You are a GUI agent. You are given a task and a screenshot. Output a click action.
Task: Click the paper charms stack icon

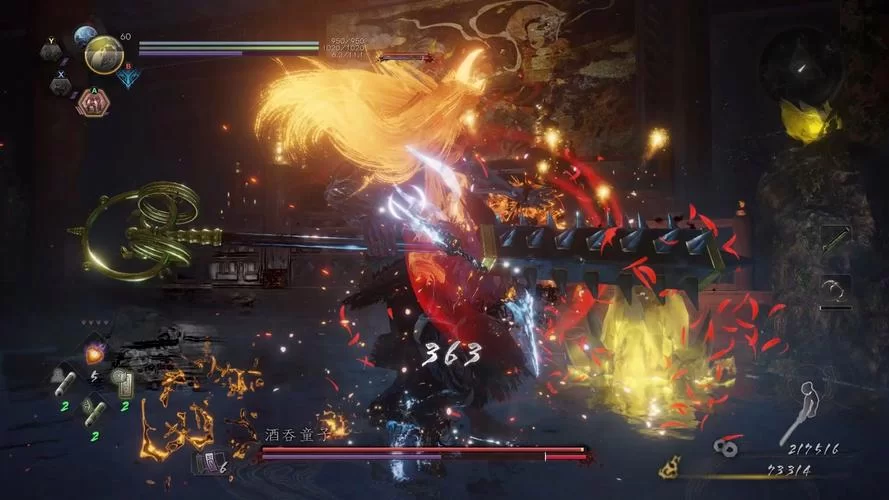(x=211, y=461)
